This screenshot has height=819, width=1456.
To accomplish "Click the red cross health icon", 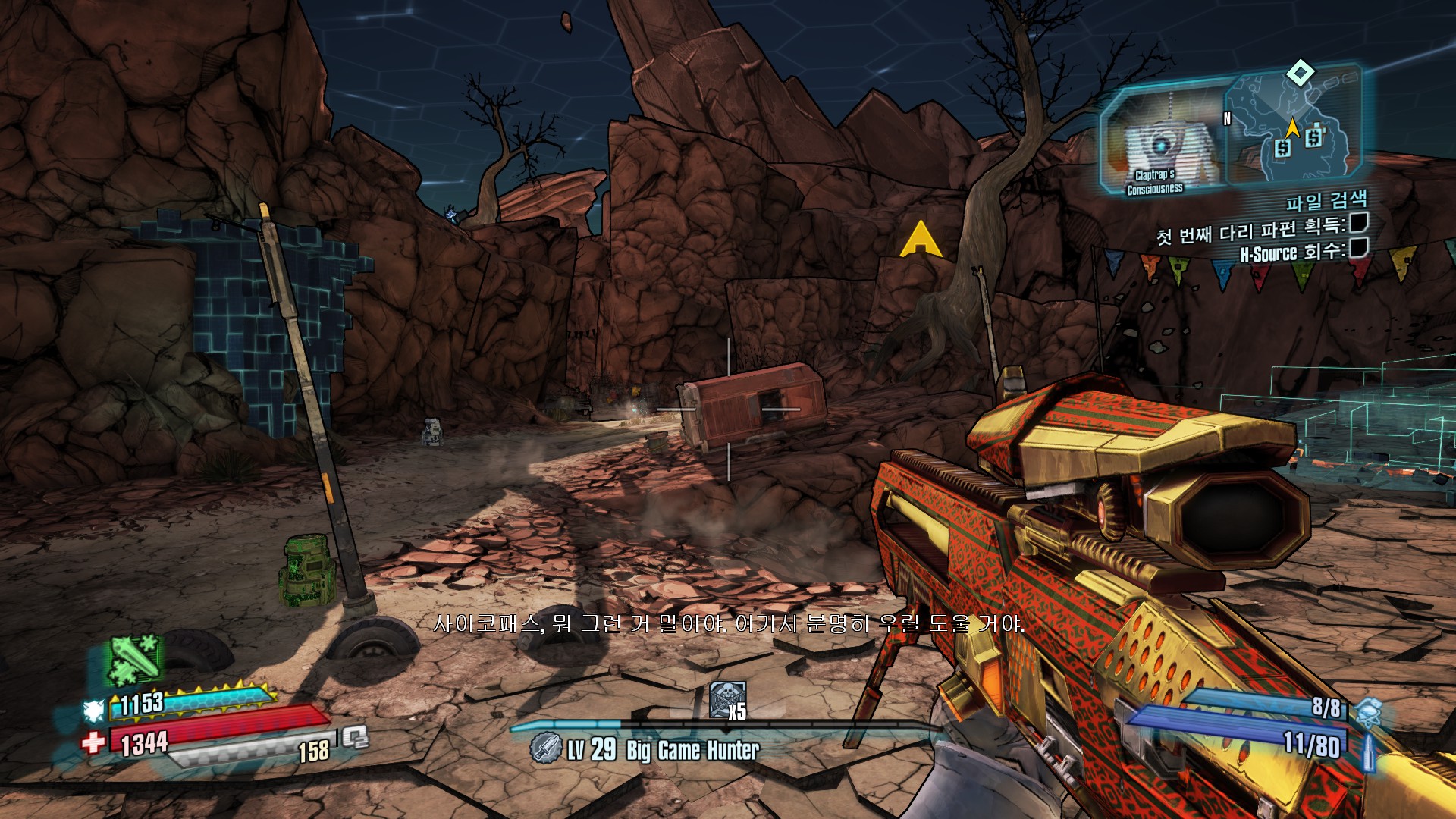I will pos(93,741).
